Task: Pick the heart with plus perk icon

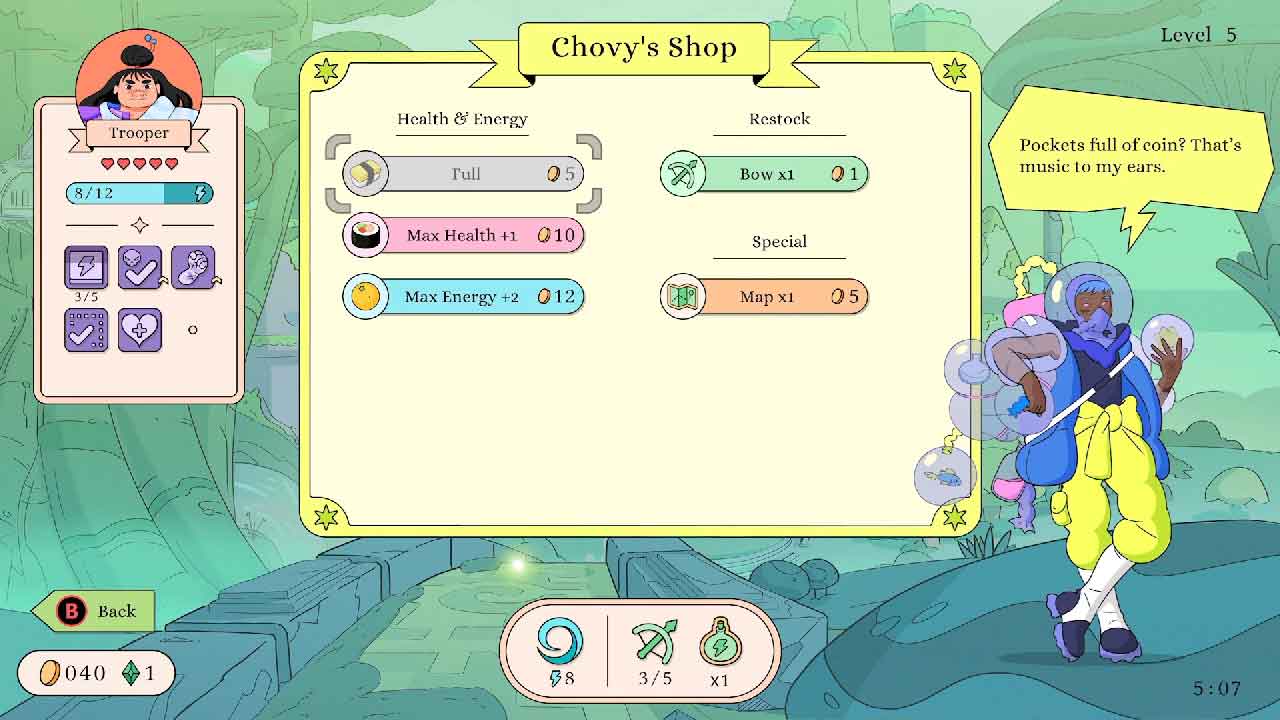Action: 140,329
